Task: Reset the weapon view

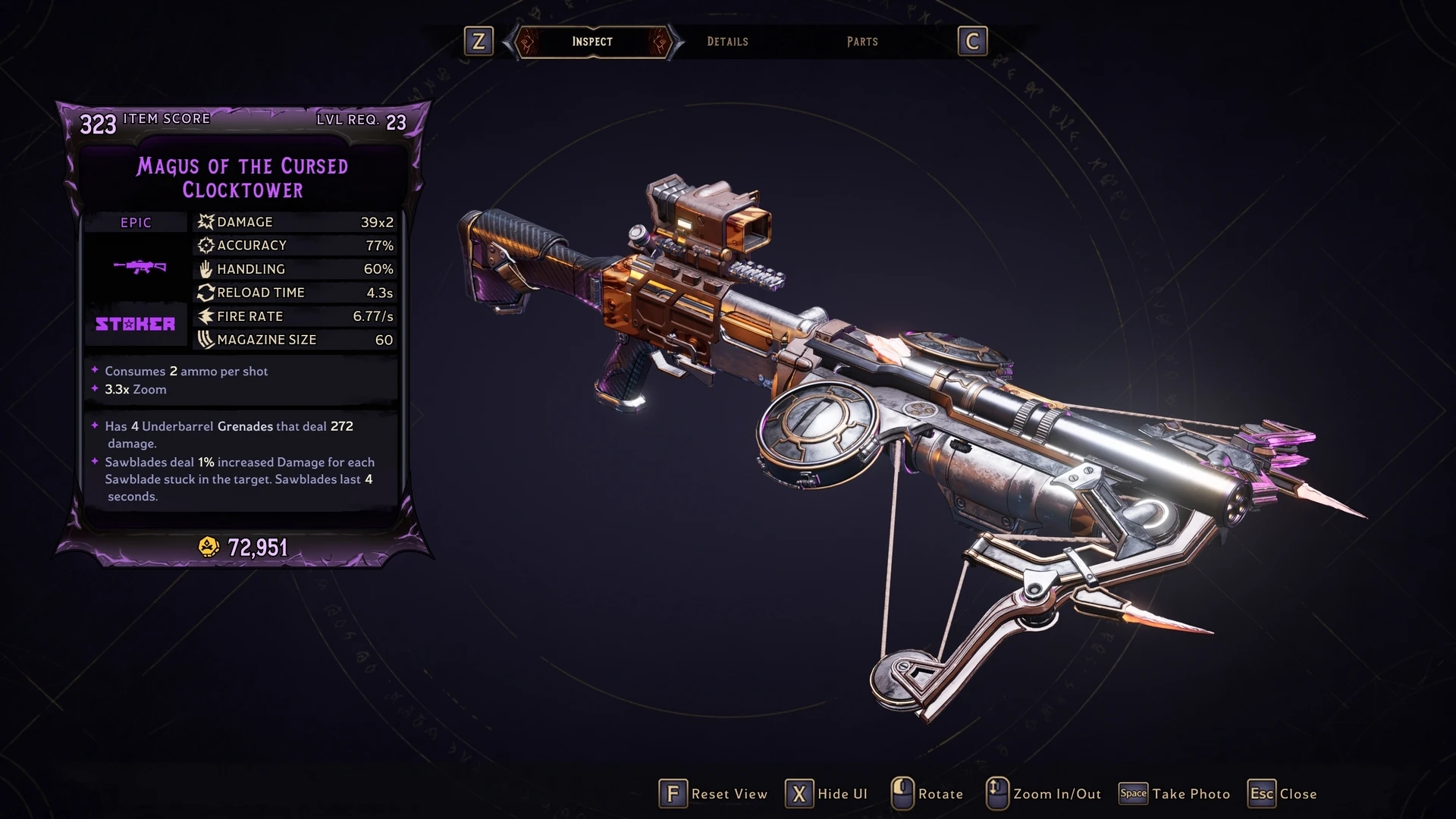Action: (x=714, y=794)
